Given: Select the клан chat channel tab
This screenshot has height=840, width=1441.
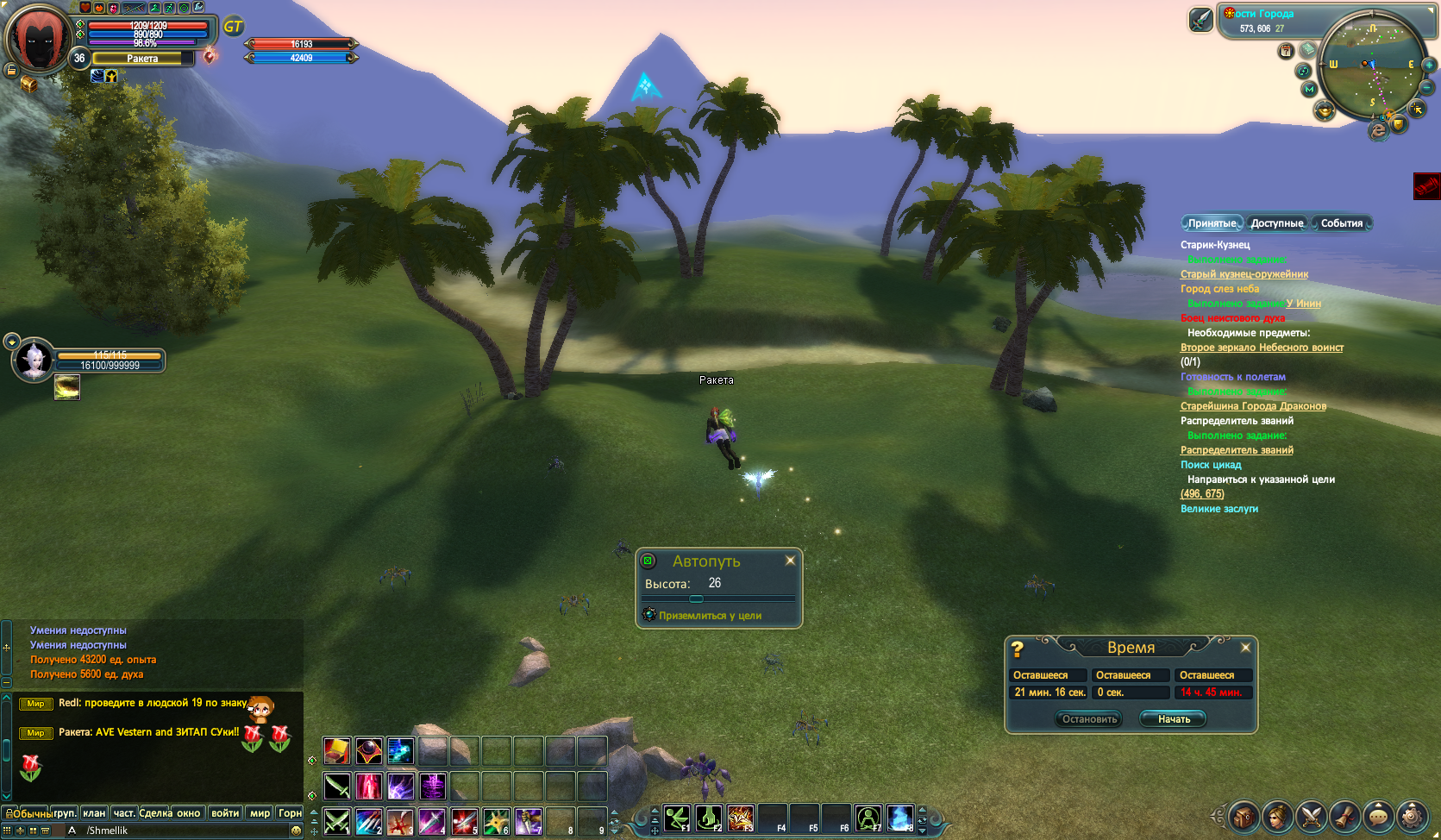Looking at the screenshot, I should (94, 813).
